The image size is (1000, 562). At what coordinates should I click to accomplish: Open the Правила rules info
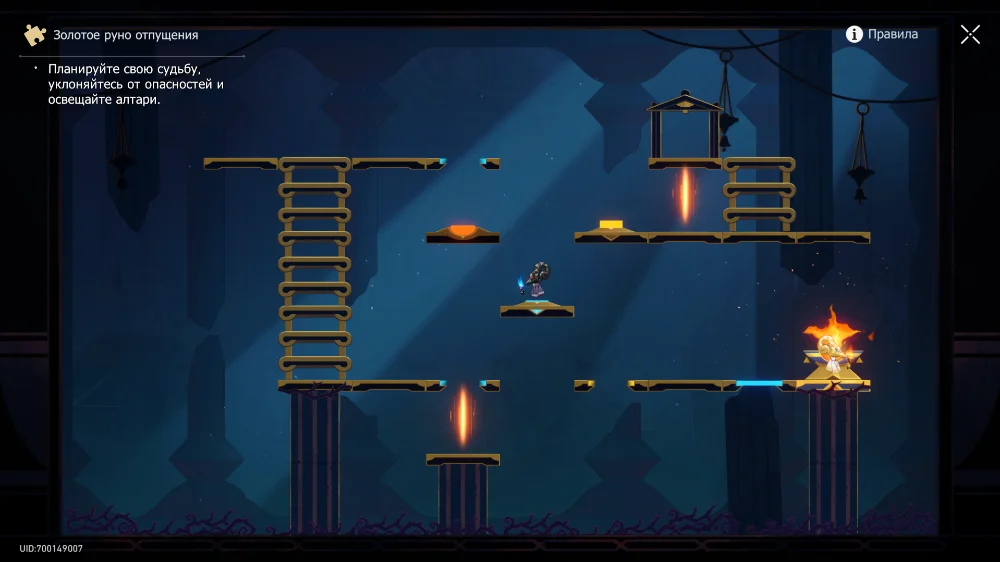point(881,34)
